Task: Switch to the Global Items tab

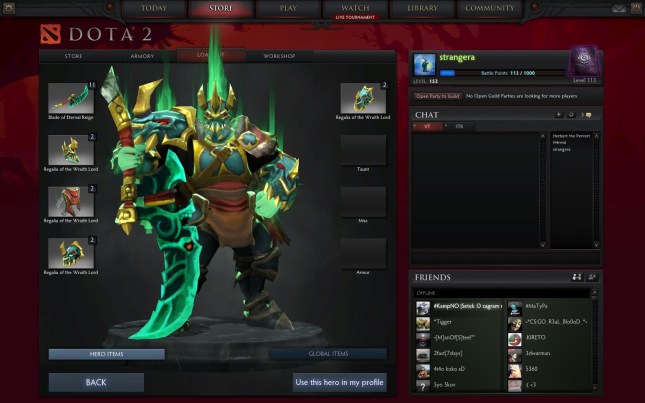Action: coord(327,354)
